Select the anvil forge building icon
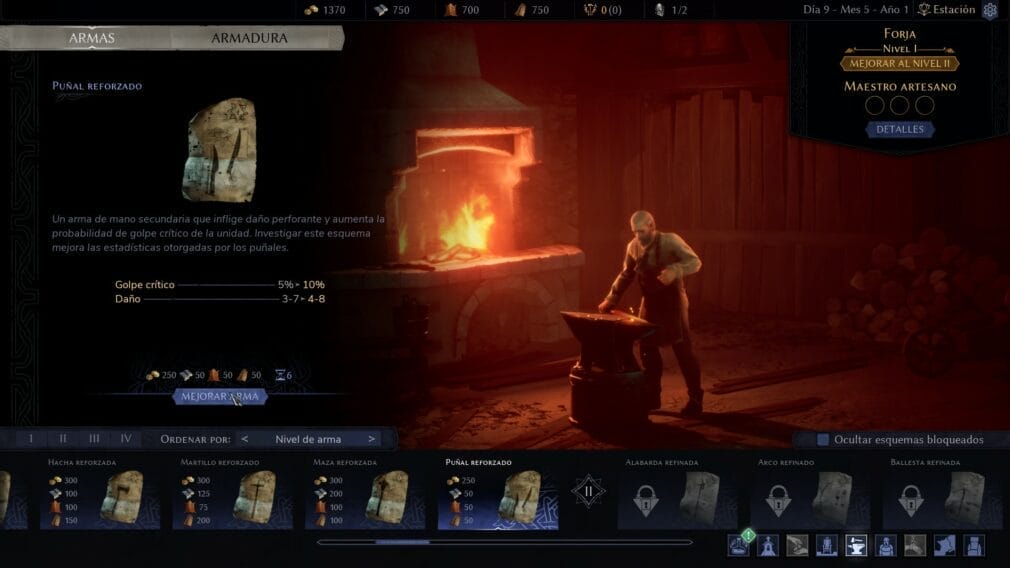The image size is (1010, 568). [856, 545]
